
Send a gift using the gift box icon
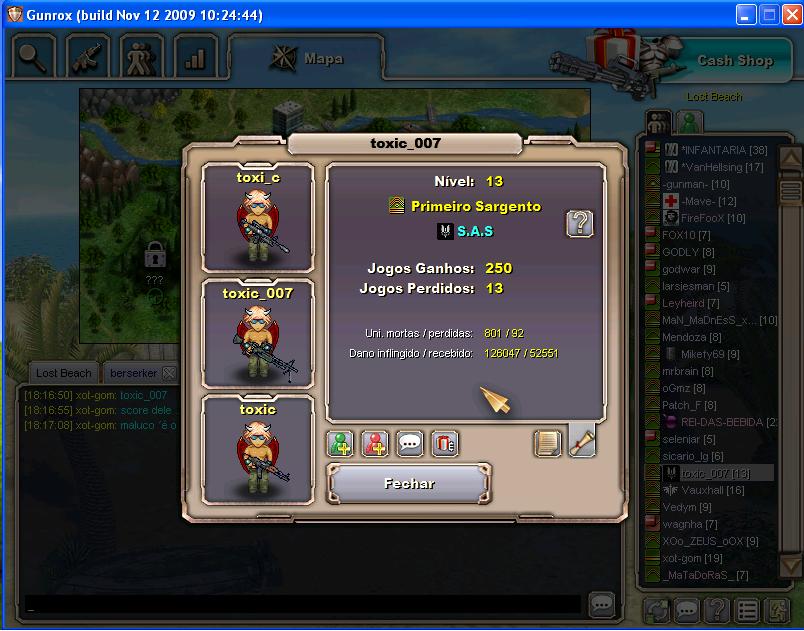pos(444,444)
